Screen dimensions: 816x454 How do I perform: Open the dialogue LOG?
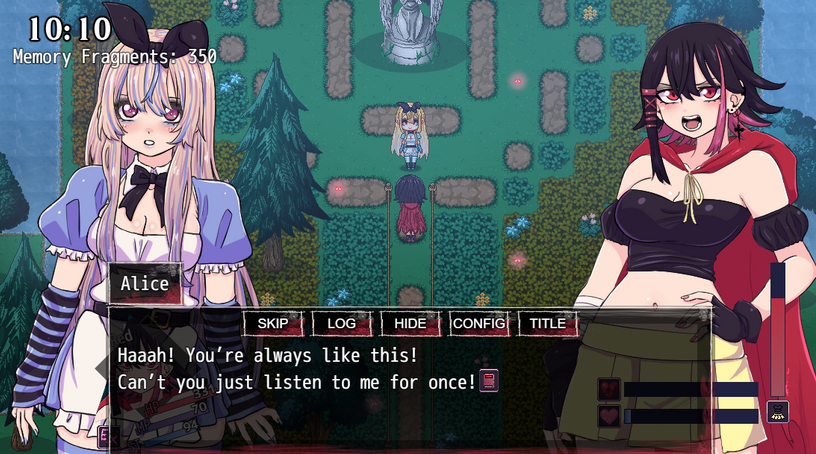pyautogui.click(x=341, y=323)
